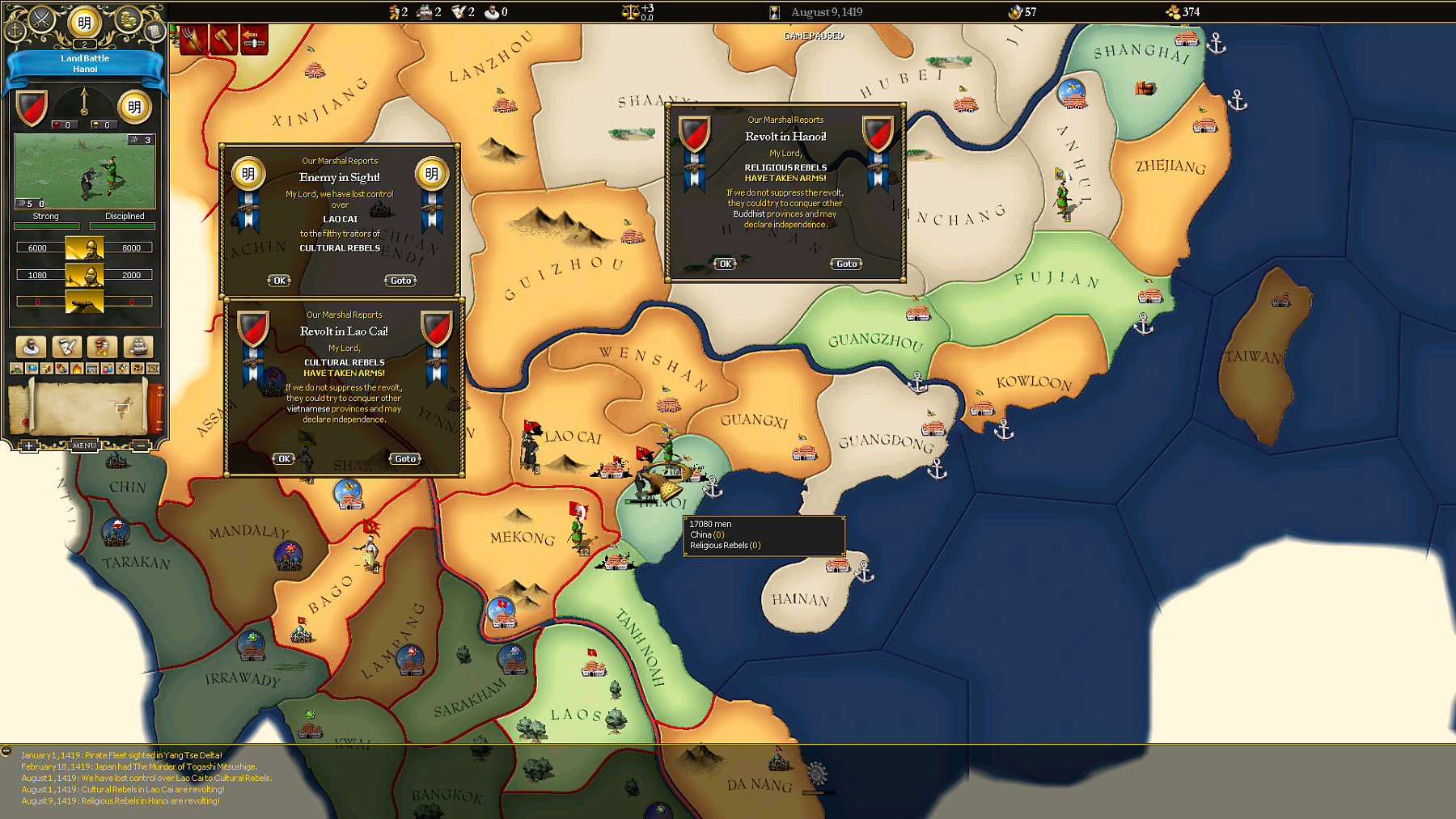Zoom out with the minus button

tap(141, 445)
